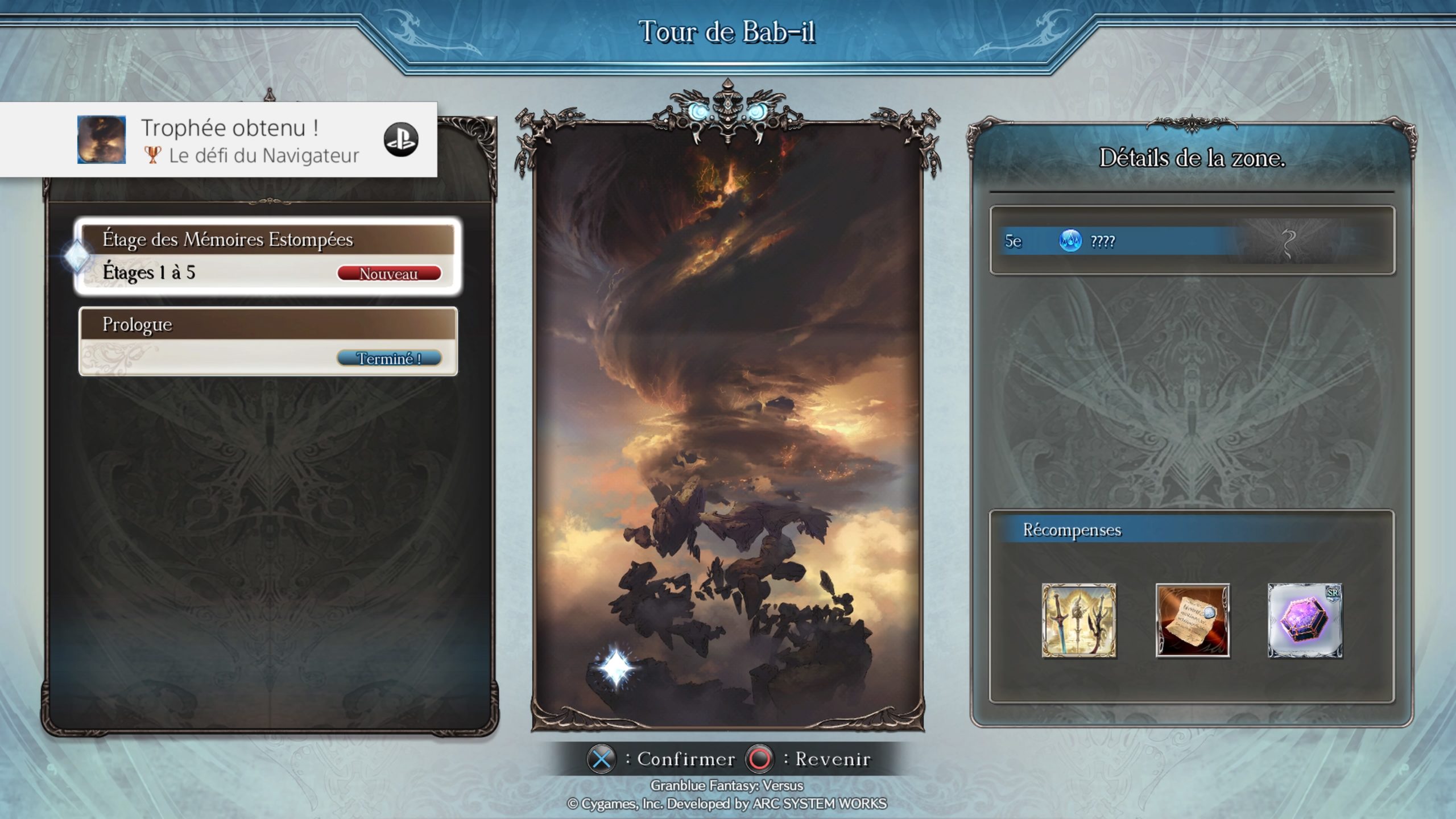Choose the Prologue entry
This screenshot has width=1456, height=819.
tap(267, 341)
